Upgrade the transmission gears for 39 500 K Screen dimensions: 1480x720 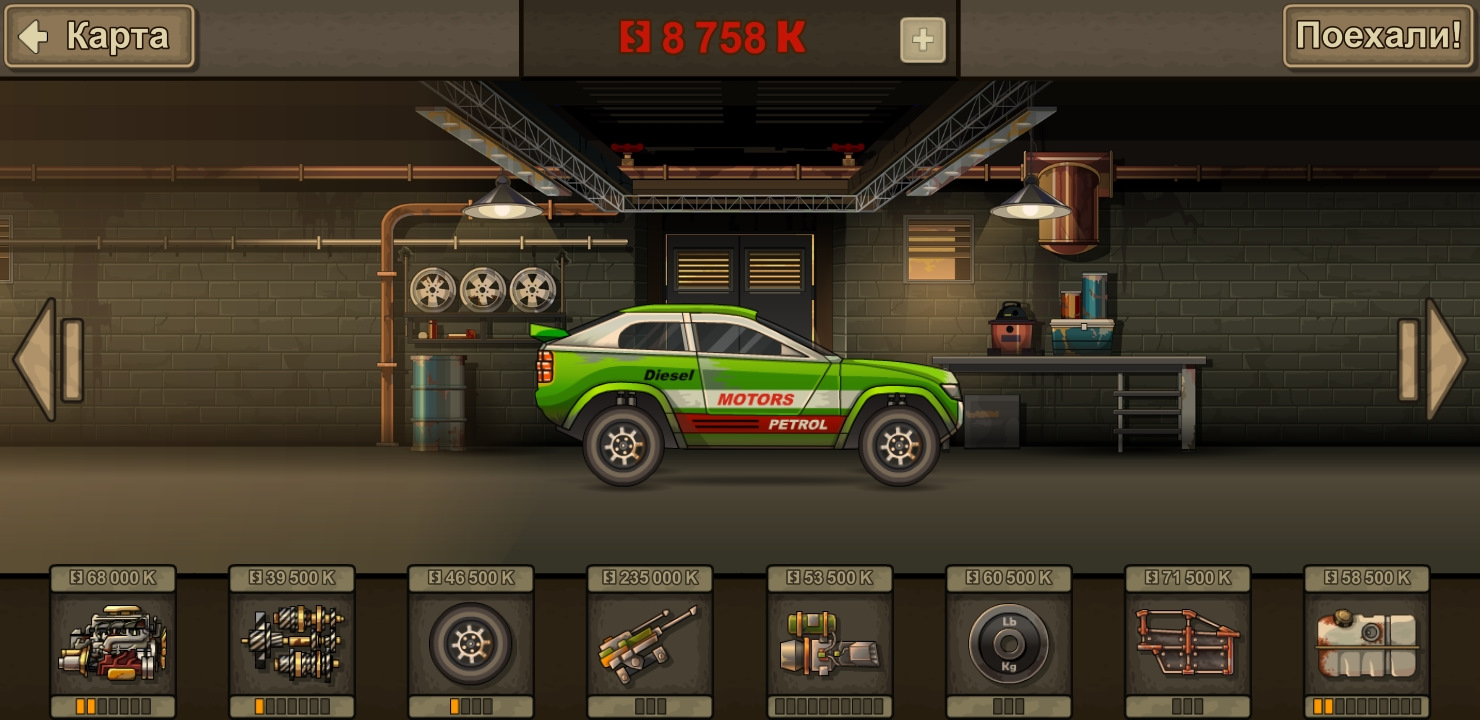tap(292, 642)
